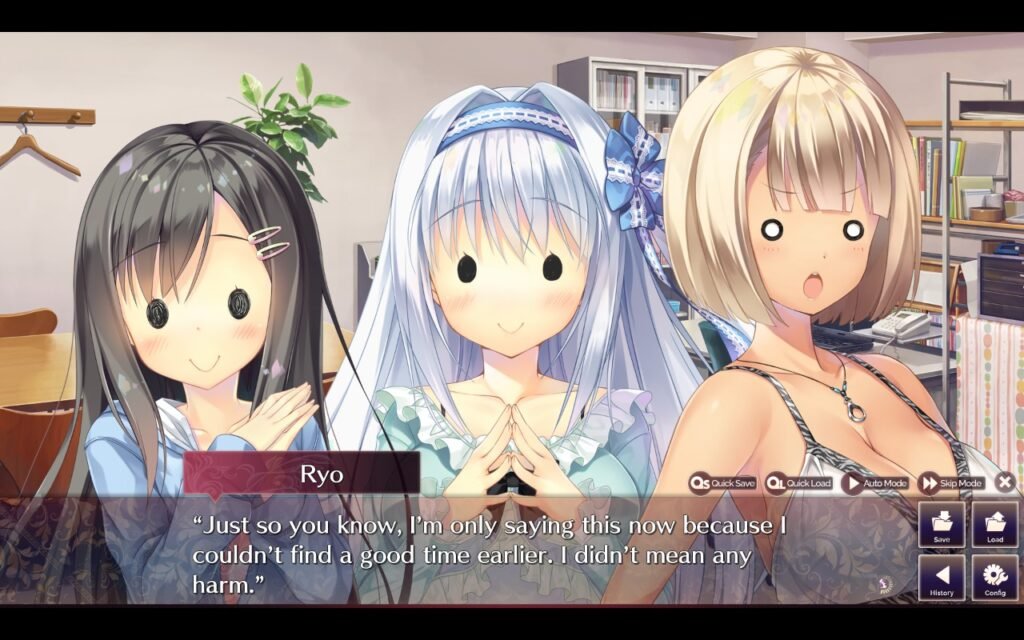Open the Config settings

[995, 578]
